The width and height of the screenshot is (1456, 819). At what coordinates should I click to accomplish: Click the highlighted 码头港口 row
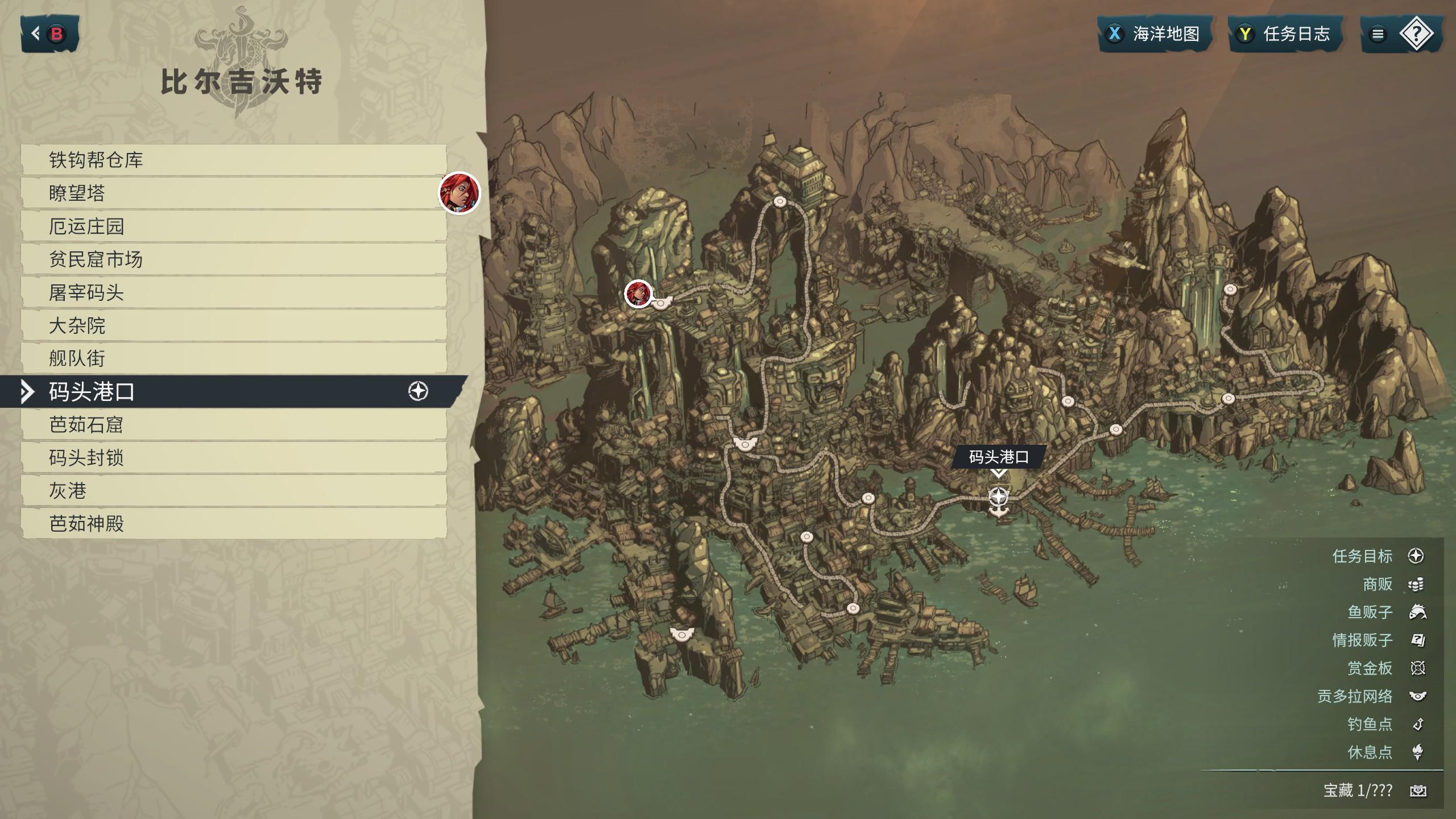pos(233,391)
